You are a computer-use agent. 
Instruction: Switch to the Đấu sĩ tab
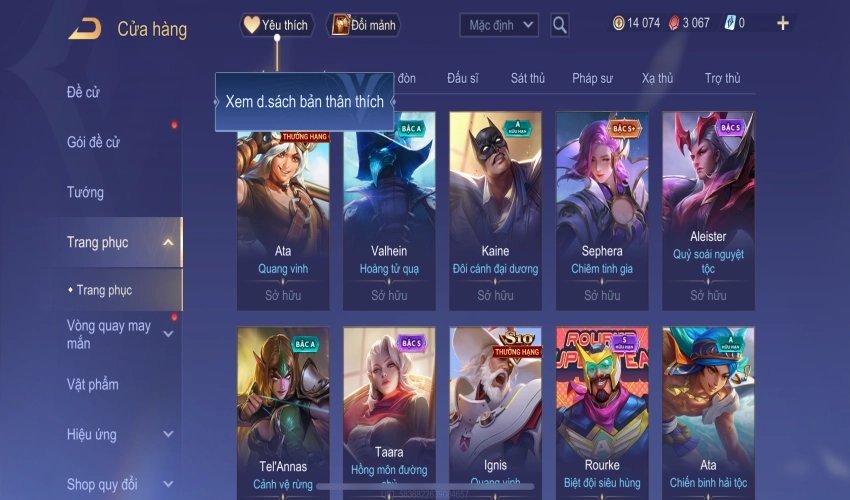click(x=463, y=78)
